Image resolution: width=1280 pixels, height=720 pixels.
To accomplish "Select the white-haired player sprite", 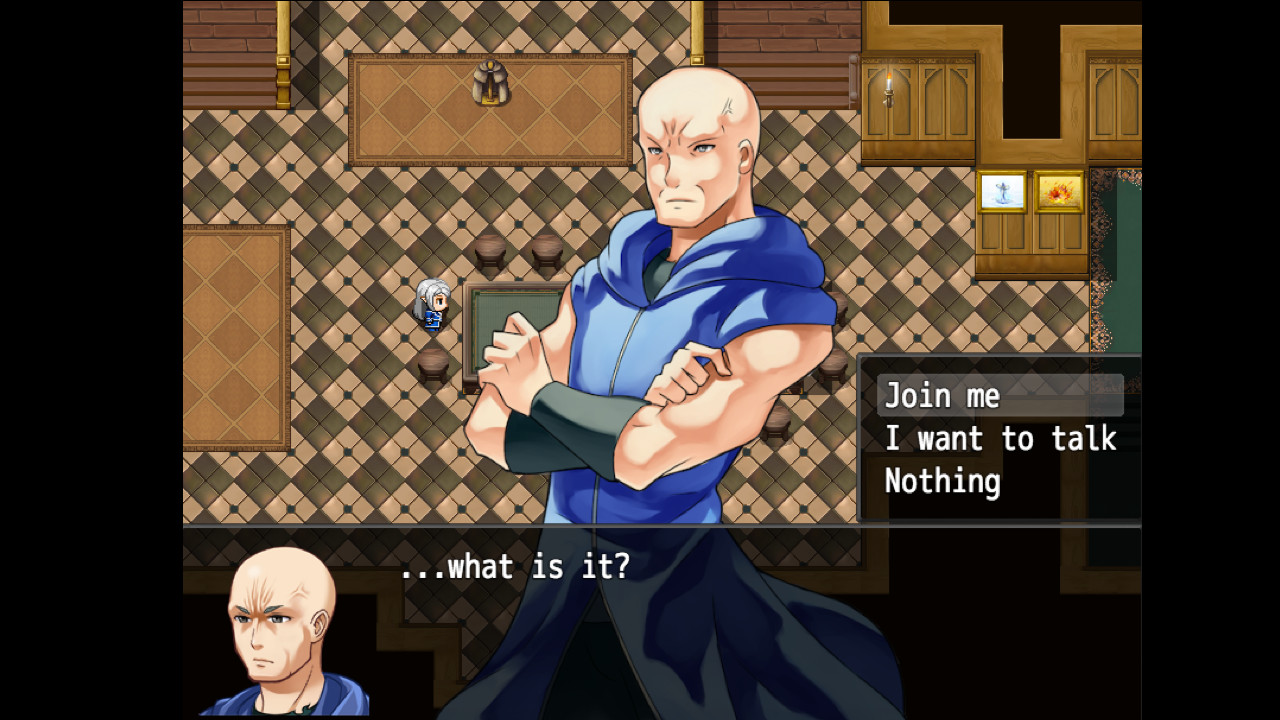I will click(430, 303).
